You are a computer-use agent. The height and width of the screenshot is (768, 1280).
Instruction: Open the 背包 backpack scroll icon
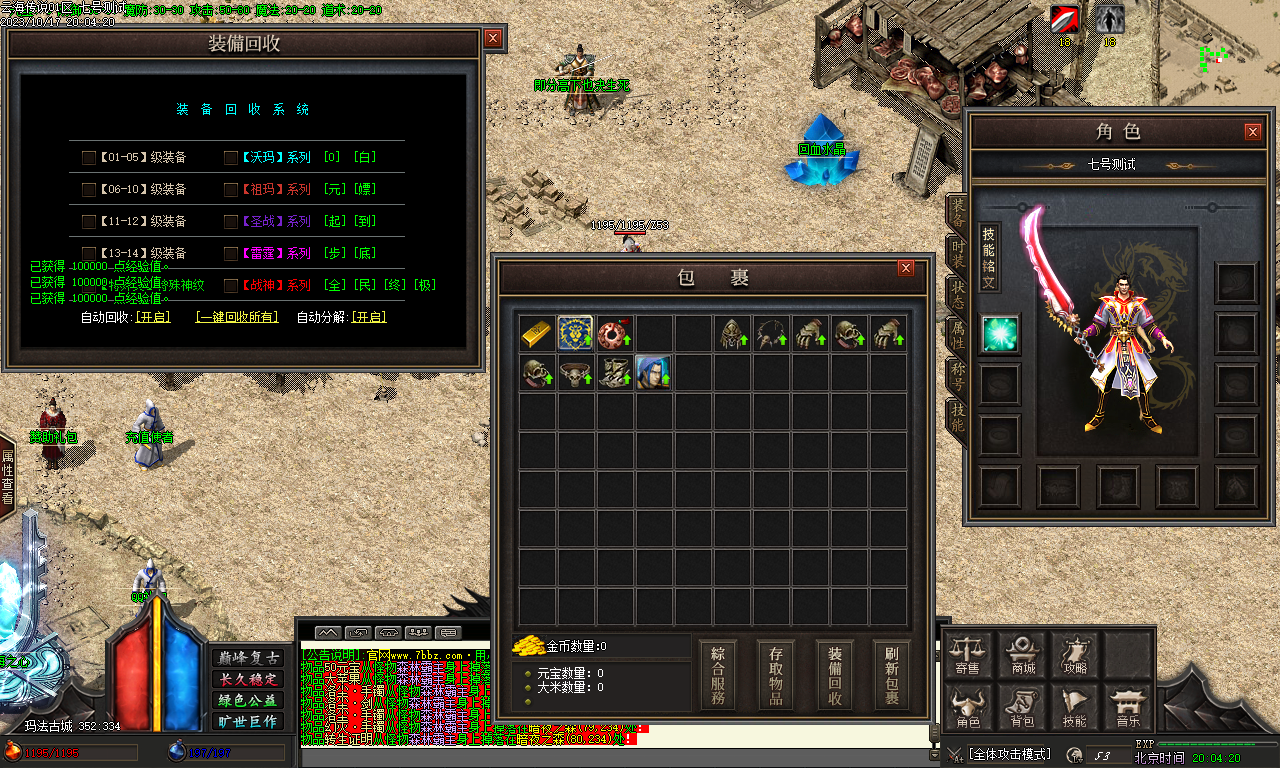coord(1022,707)
